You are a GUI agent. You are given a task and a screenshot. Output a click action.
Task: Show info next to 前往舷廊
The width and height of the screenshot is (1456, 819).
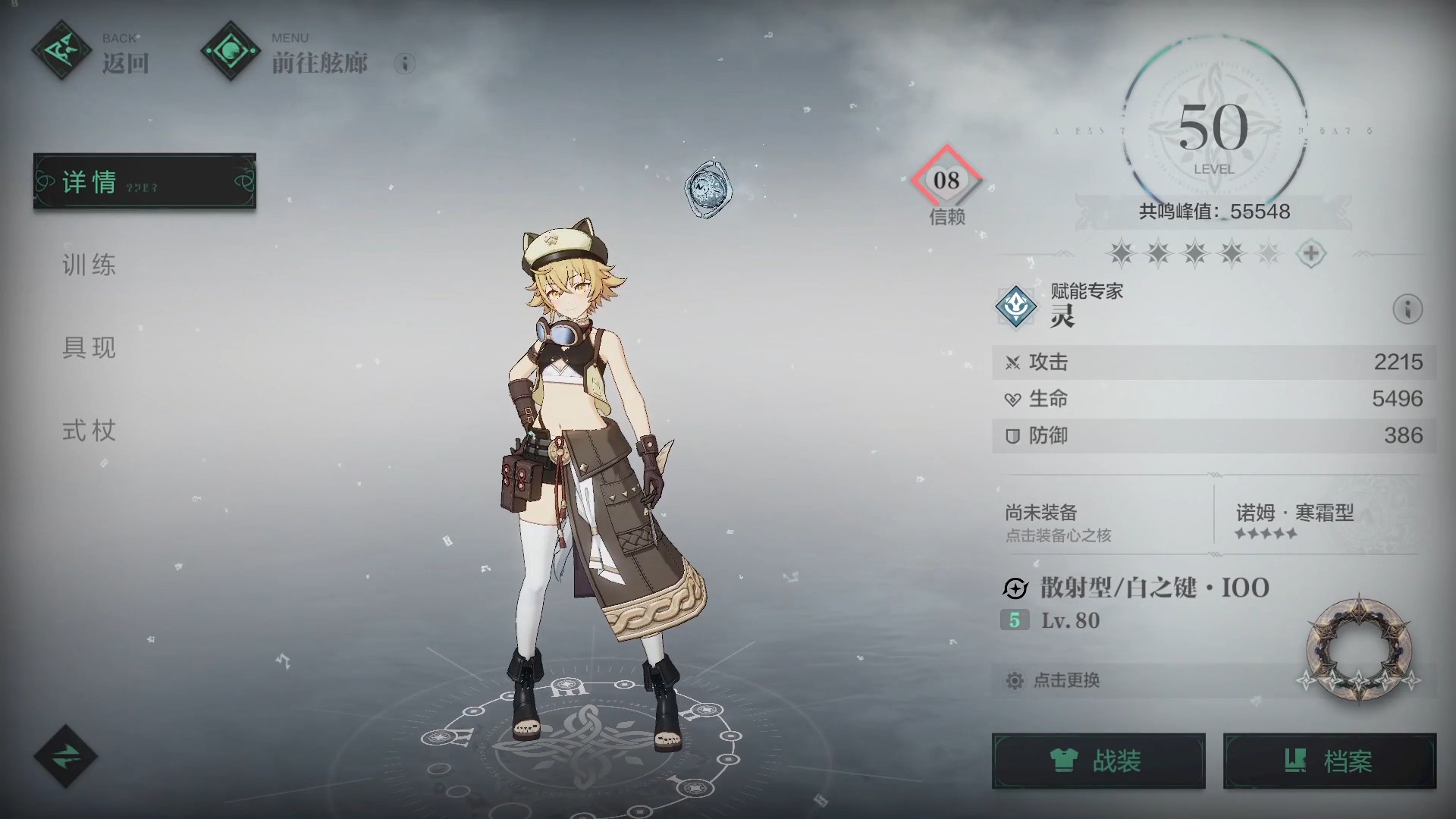coord(405,64)
